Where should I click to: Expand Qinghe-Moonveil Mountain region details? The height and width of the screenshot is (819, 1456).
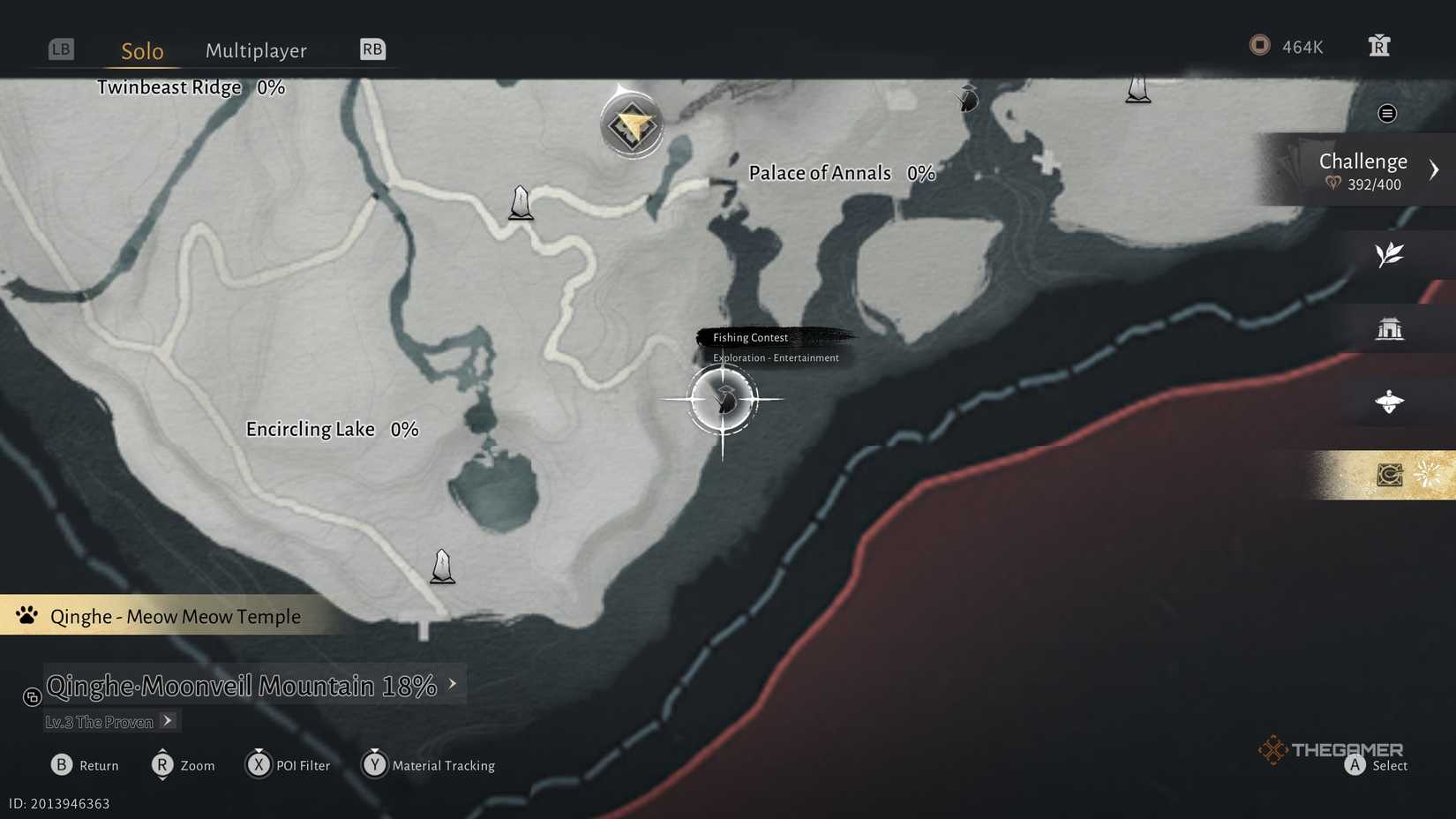(x=453, y=683)
